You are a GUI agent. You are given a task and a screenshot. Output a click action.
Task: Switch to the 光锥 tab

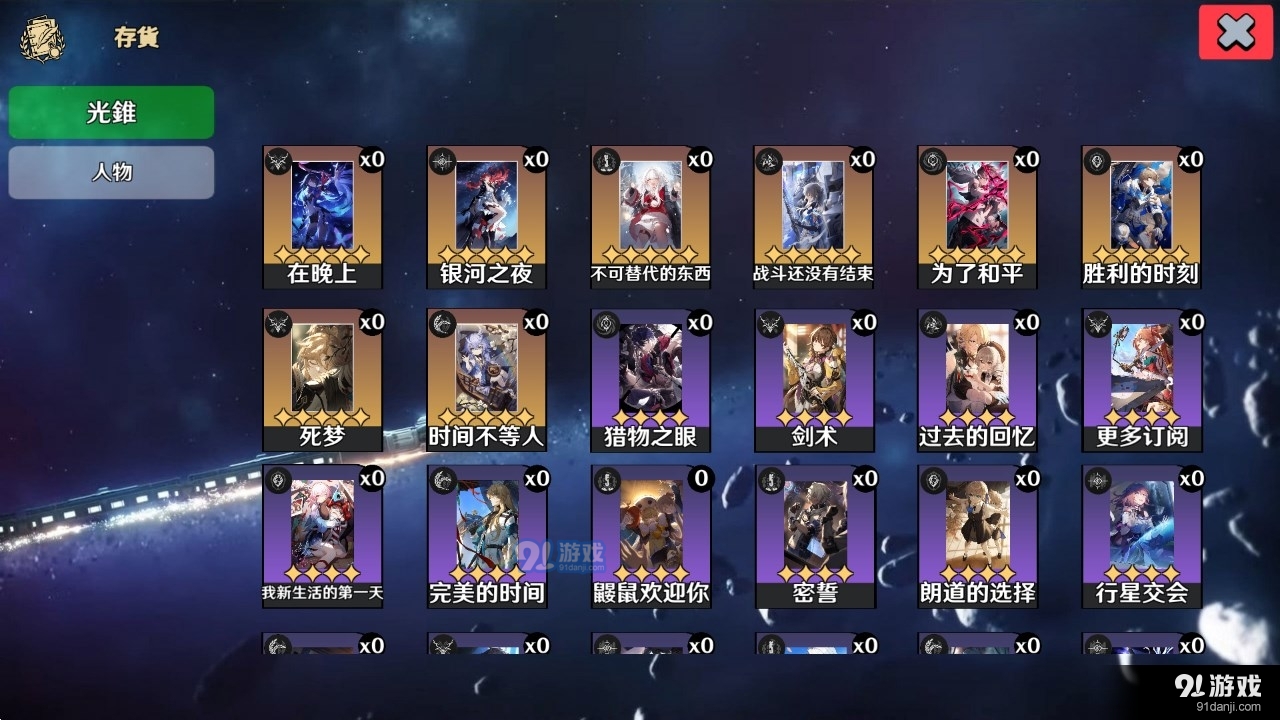click(x=110, y=112)
